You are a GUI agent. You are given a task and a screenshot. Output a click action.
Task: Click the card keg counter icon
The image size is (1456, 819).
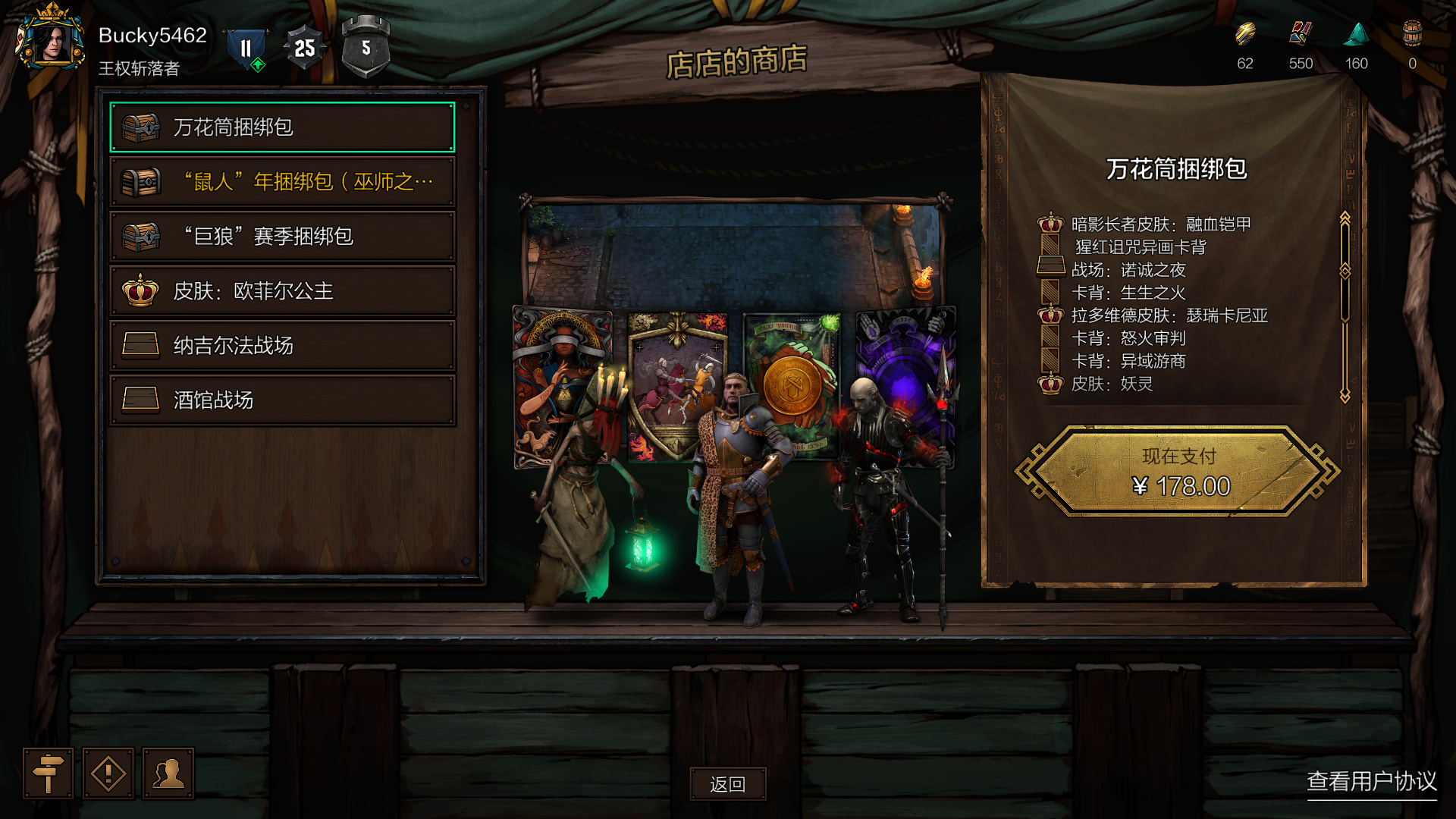click(1412, 34)
